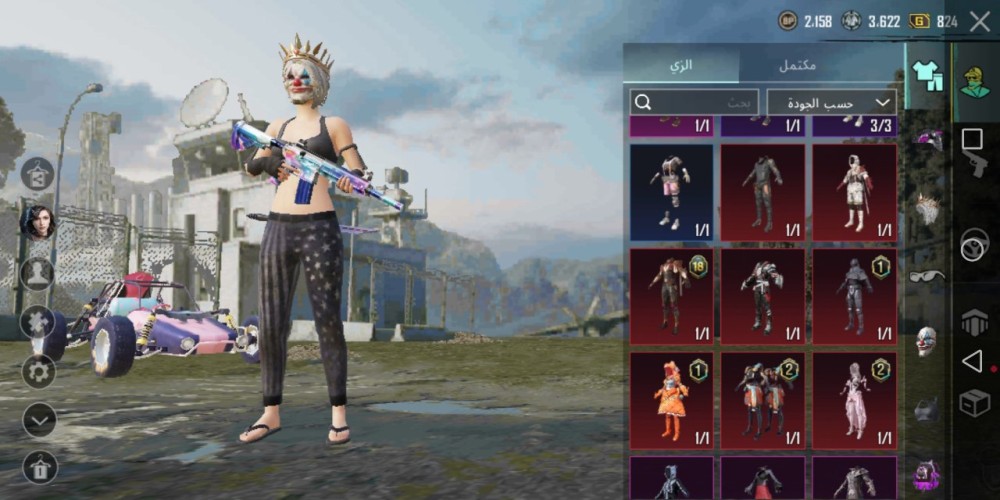
Task: Show the sunglasses eyewear category
Action: point(927,276)
